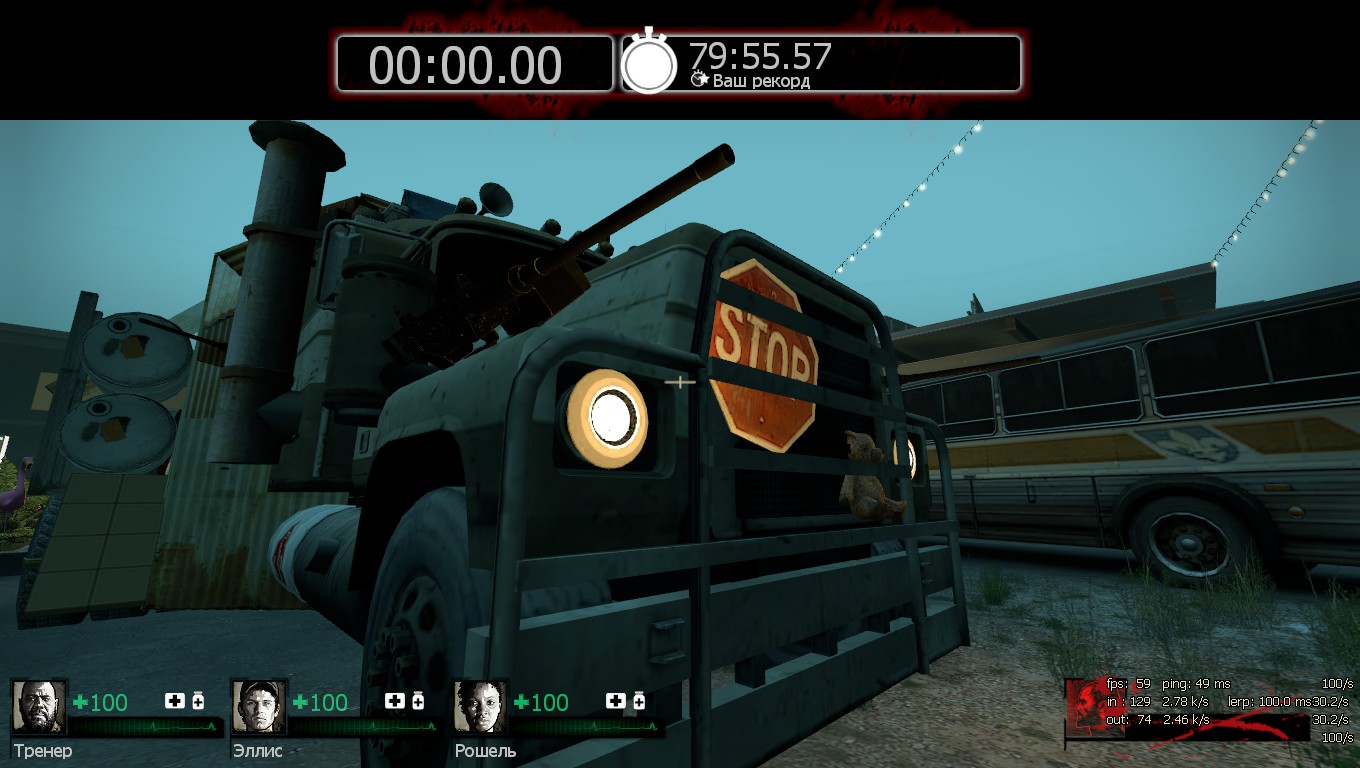Click the stopwatch icon beside the record time
The image size is (1360, 768).
(x=649, y=63)
